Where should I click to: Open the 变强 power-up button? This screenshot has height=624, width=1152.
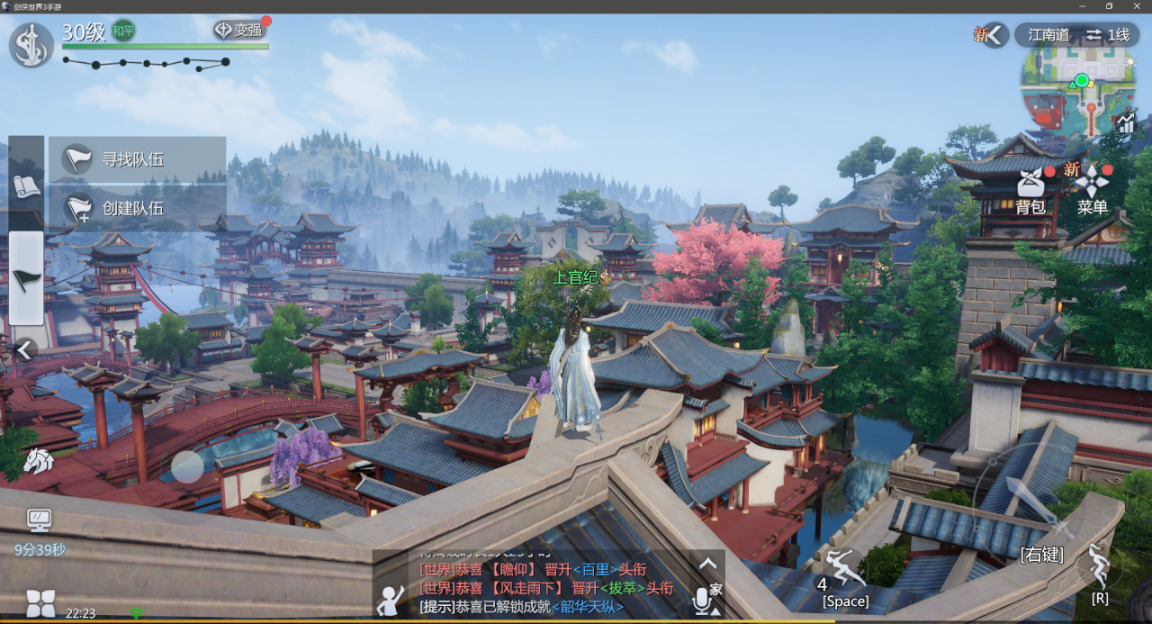click(240, 30)
